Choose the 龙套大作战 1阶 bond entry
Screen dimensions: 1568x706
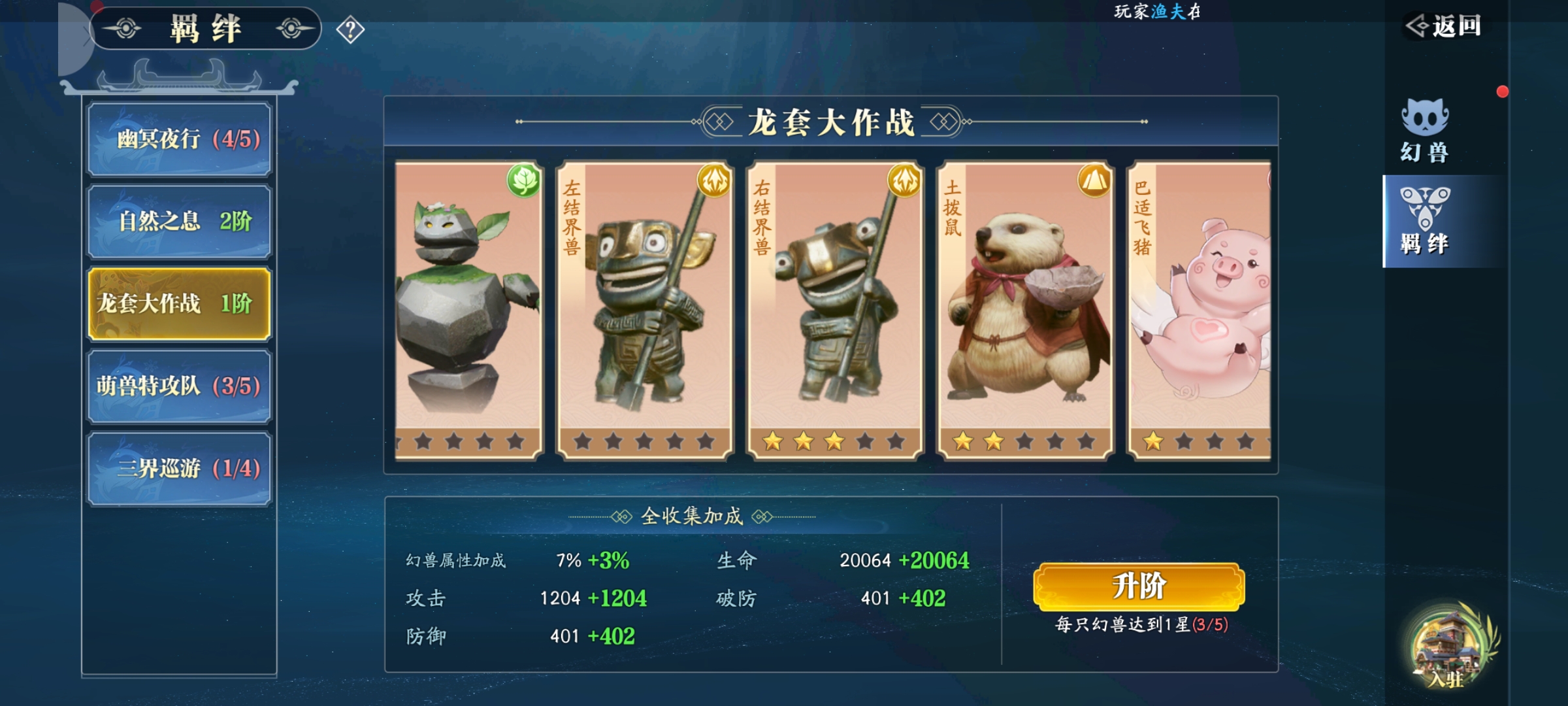(179, 304)
